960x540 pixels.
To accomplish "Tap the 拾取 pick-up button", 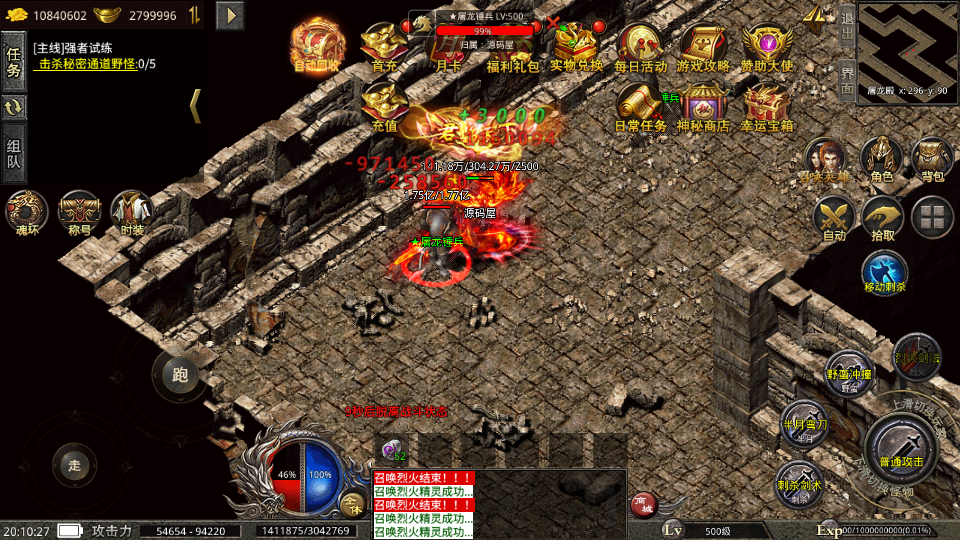I will pos(883,218).
